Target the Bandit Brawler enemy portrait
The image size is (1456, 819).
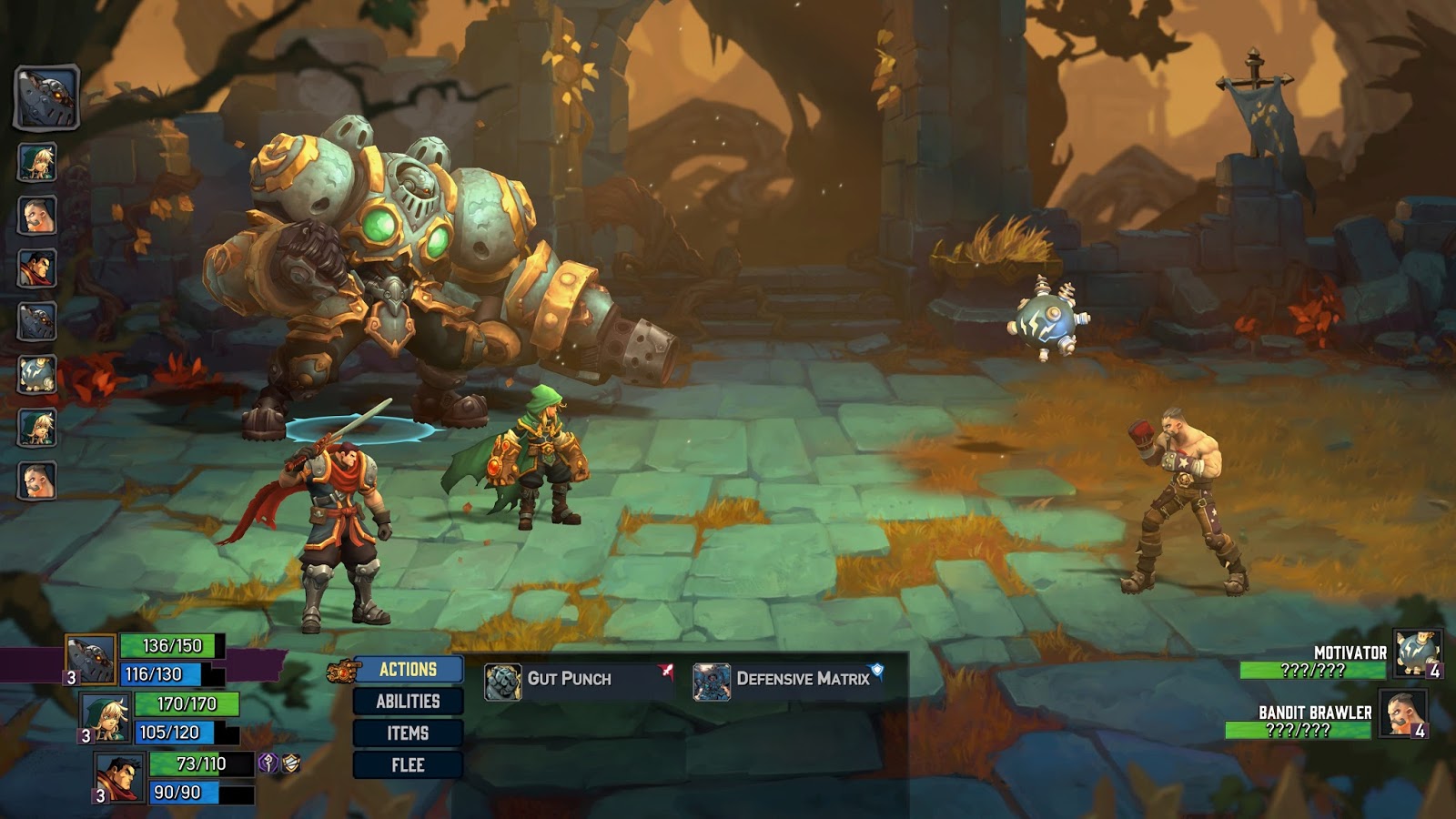coord(1401,713)
